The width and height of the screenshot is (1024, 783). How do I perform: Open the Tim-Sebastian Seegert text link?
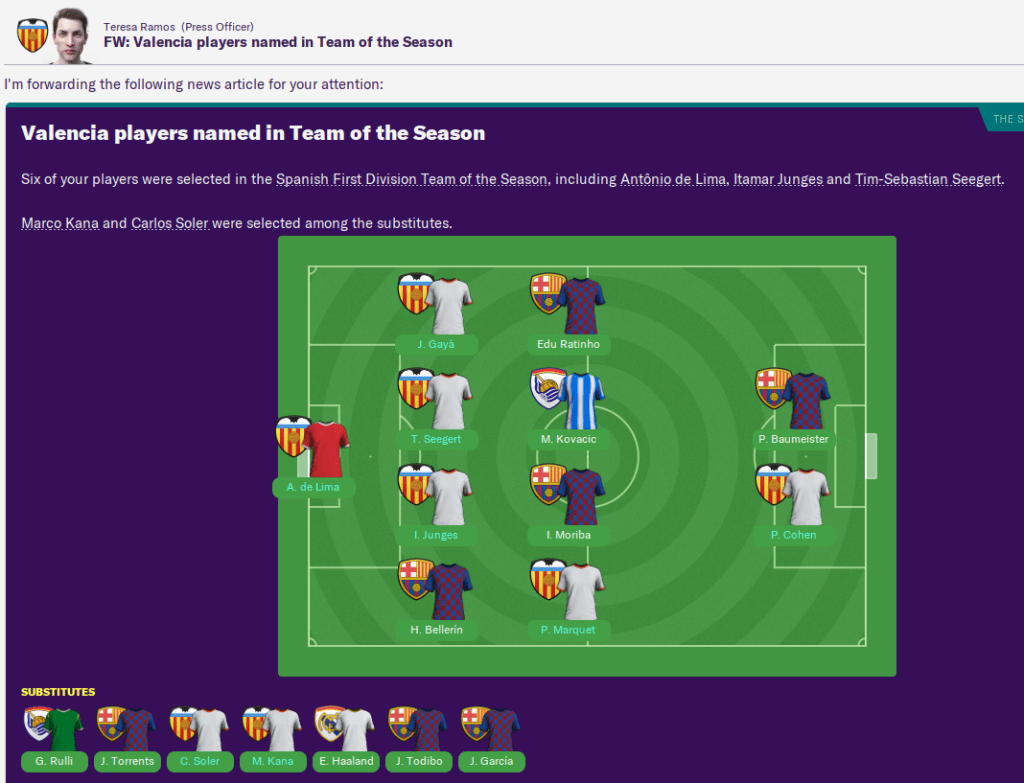point(928,180)
